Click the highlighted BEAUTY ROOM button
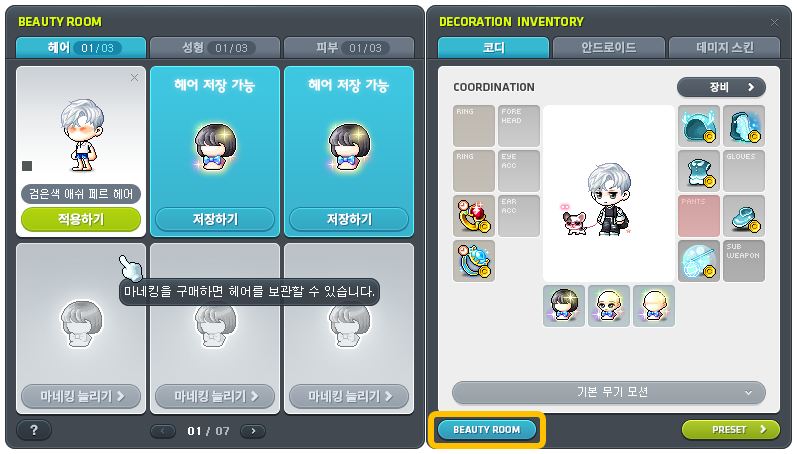The width and height of the screenshot is (797, 454). point(487,429)
